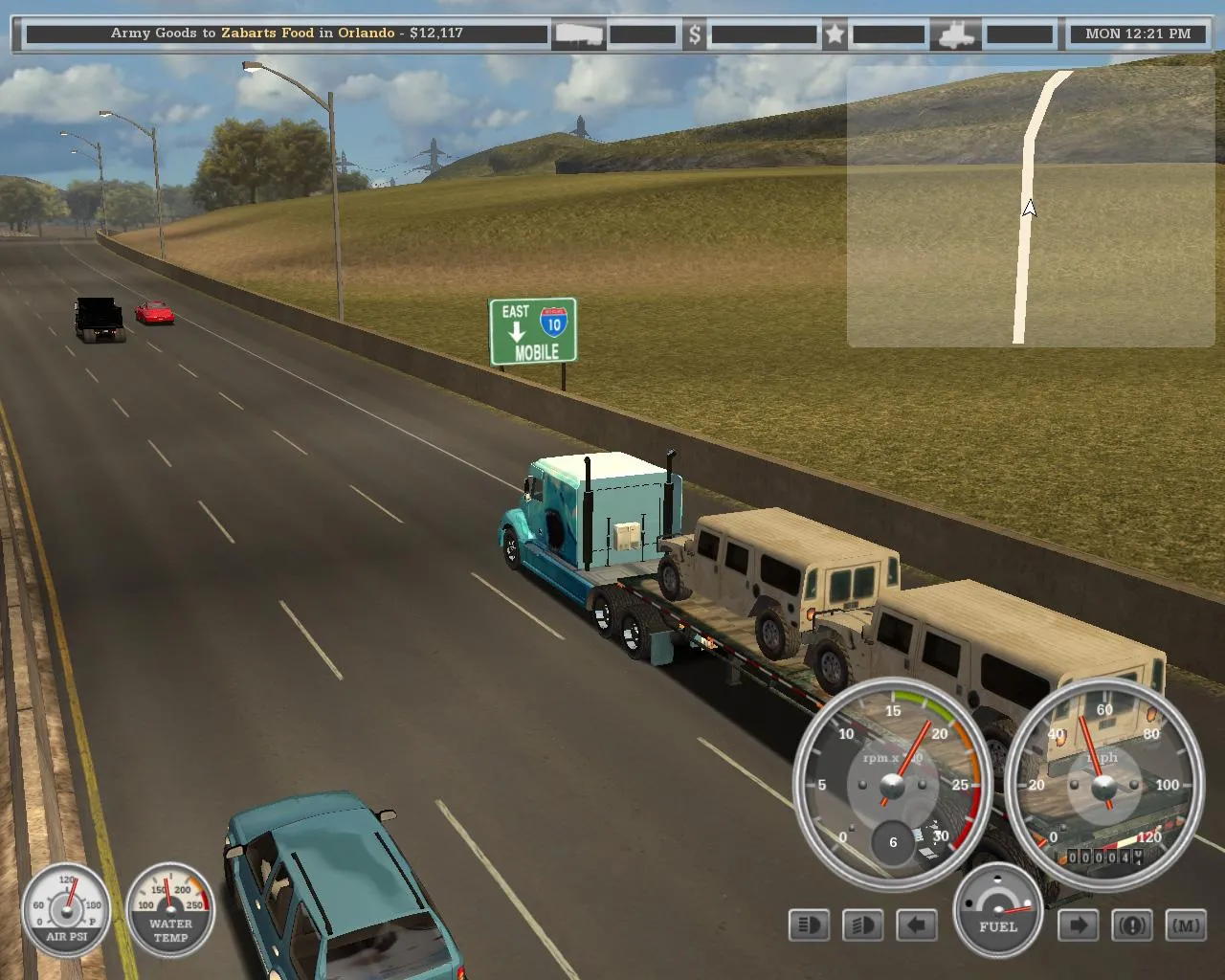Click the dollar sign money icon

pos(695,34)
